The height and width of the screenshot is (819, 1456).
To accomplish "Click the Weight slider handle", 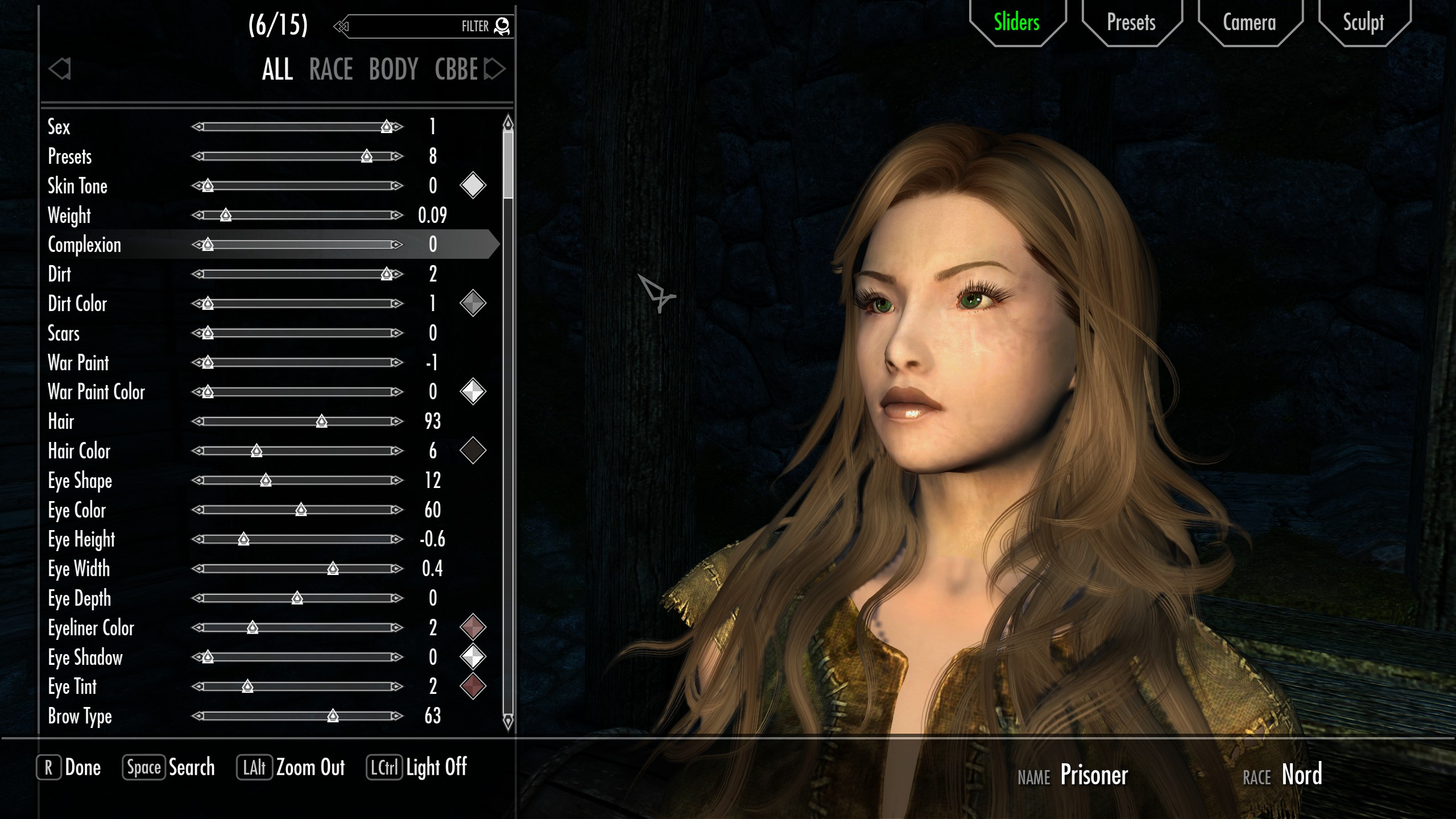I will click(226, 215).
